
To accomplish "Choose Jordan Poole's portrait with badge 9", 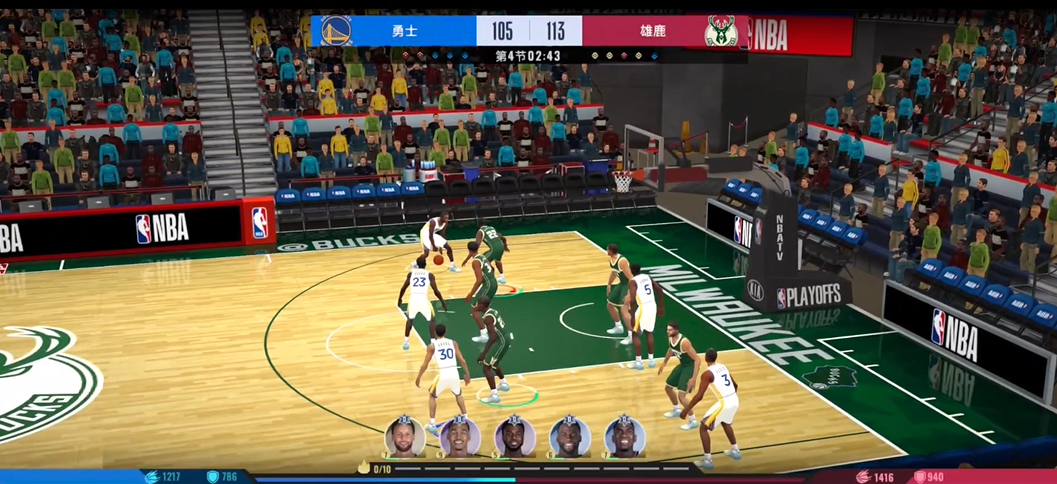I will tap(460, 438).
